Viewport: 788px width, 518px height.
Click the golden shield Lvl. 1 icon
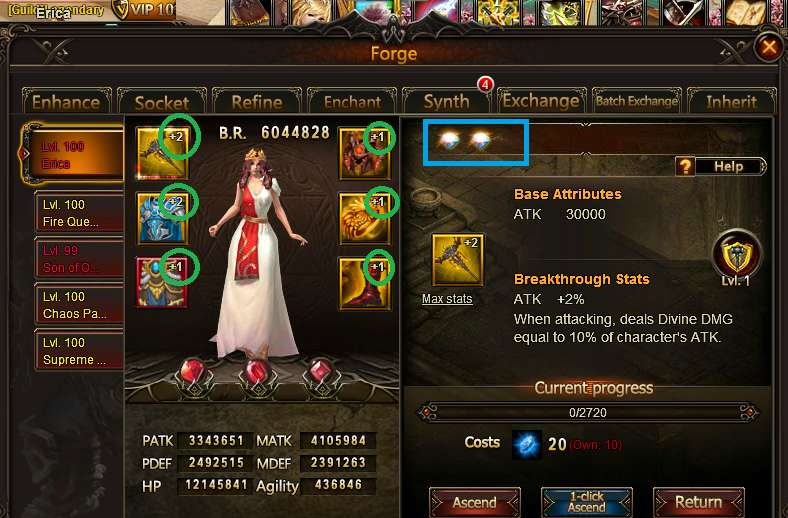point(737,254)
